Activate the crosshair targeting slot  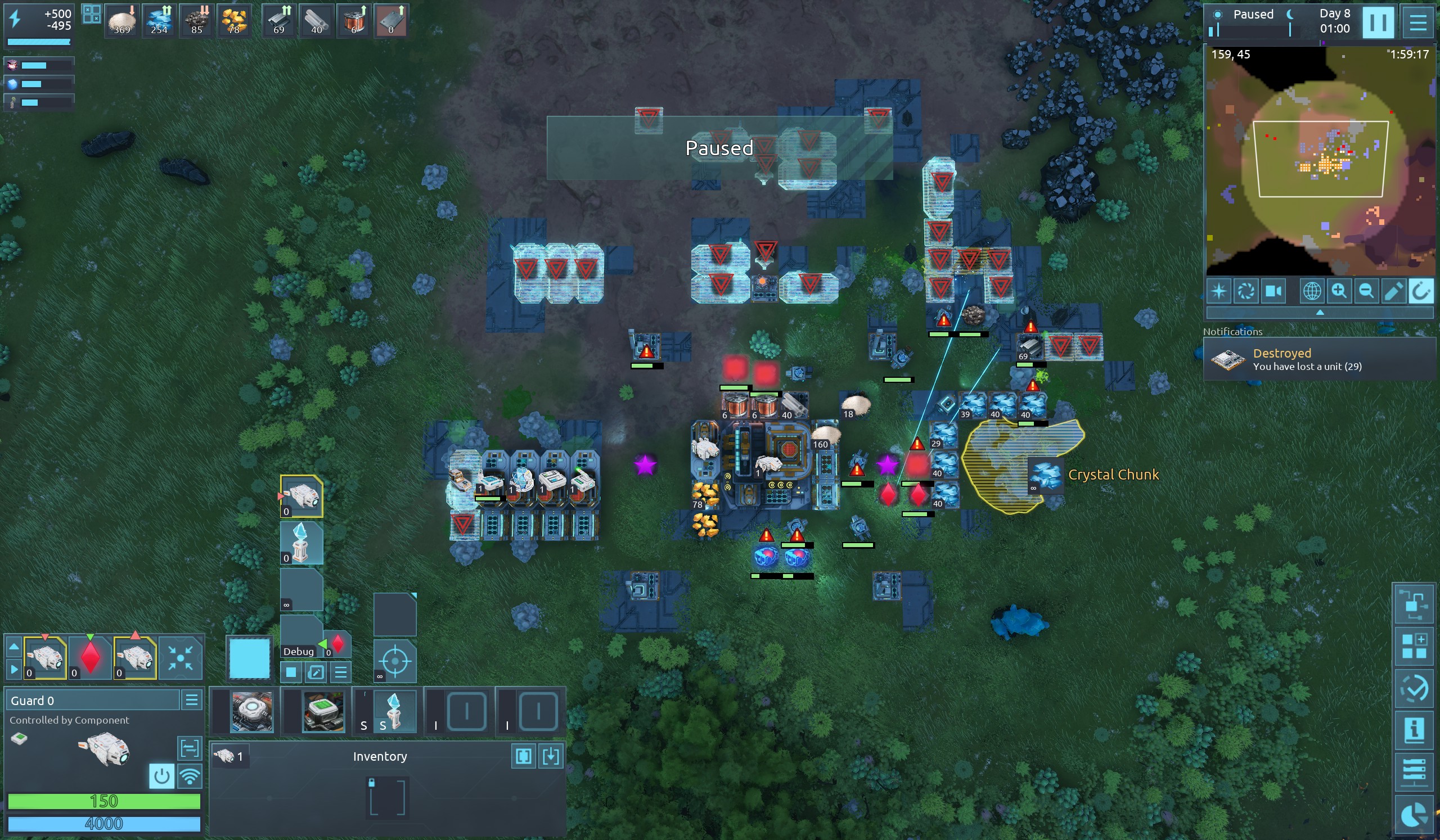[x=394, y=662]
